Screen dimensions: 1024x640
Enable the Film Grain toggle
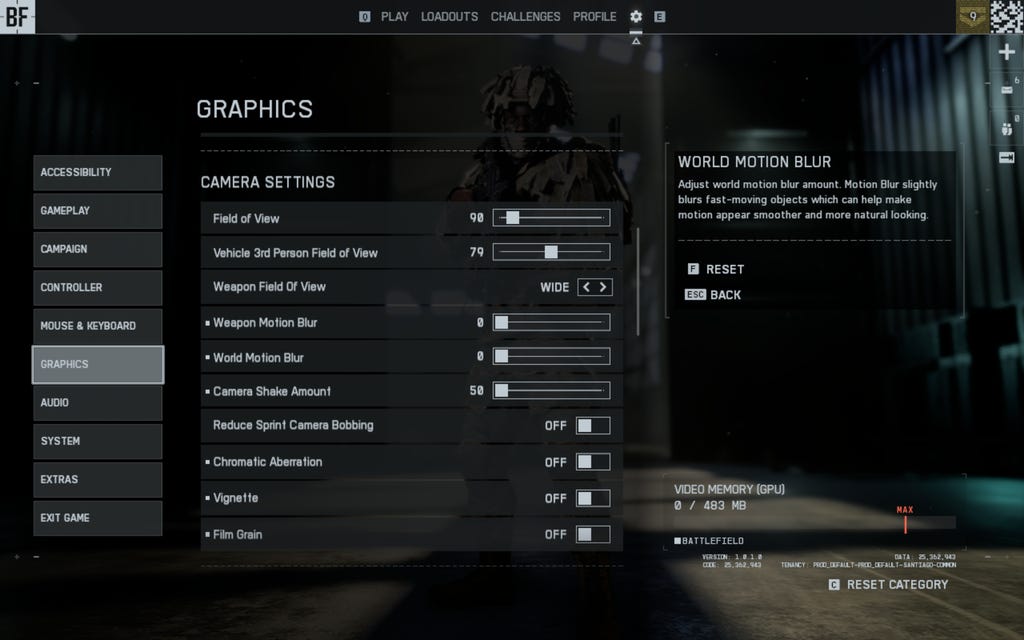[x=593, y=534]
